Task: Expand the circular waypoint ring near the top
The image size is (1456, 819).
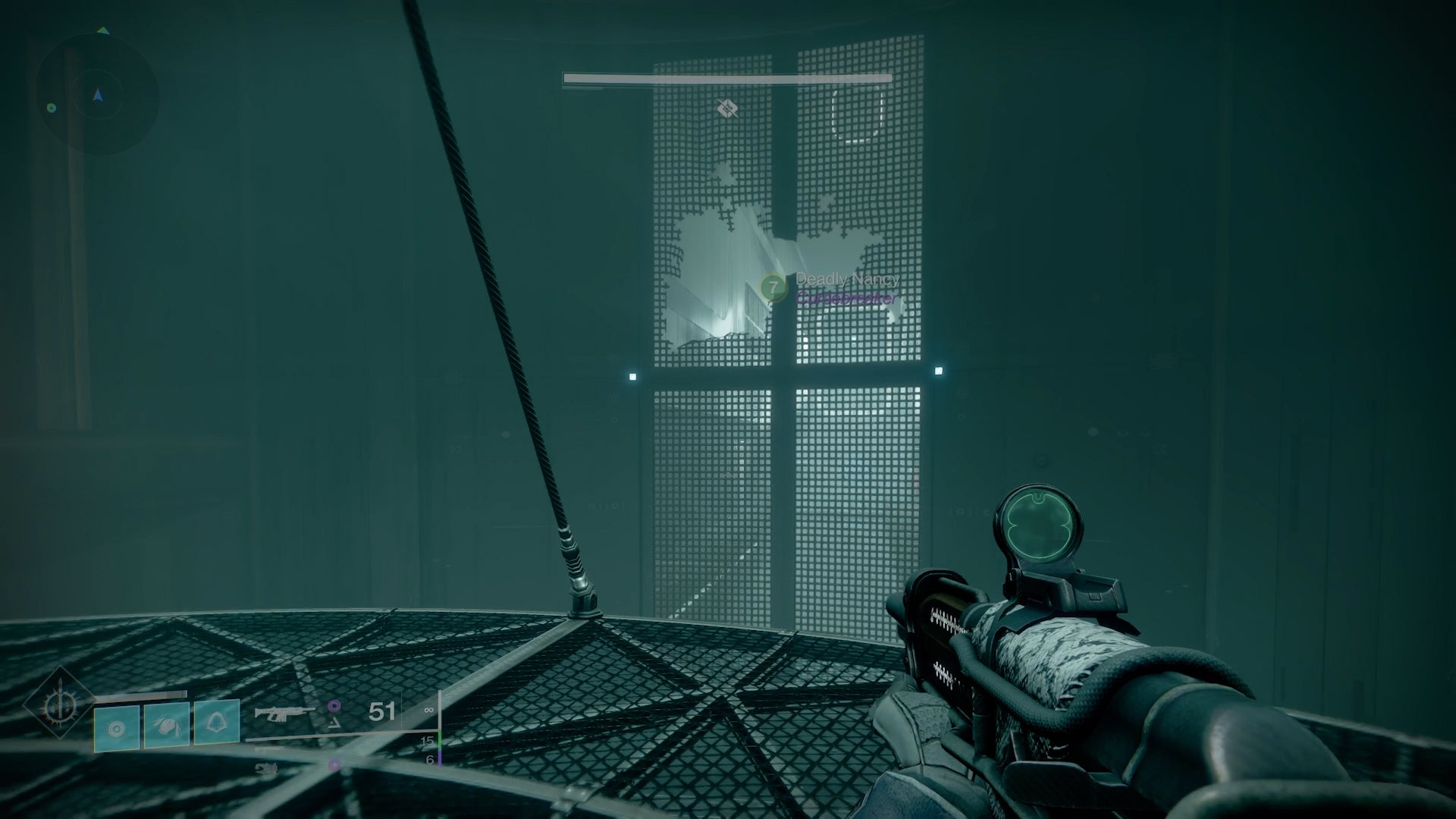Action: pos(858,114)
